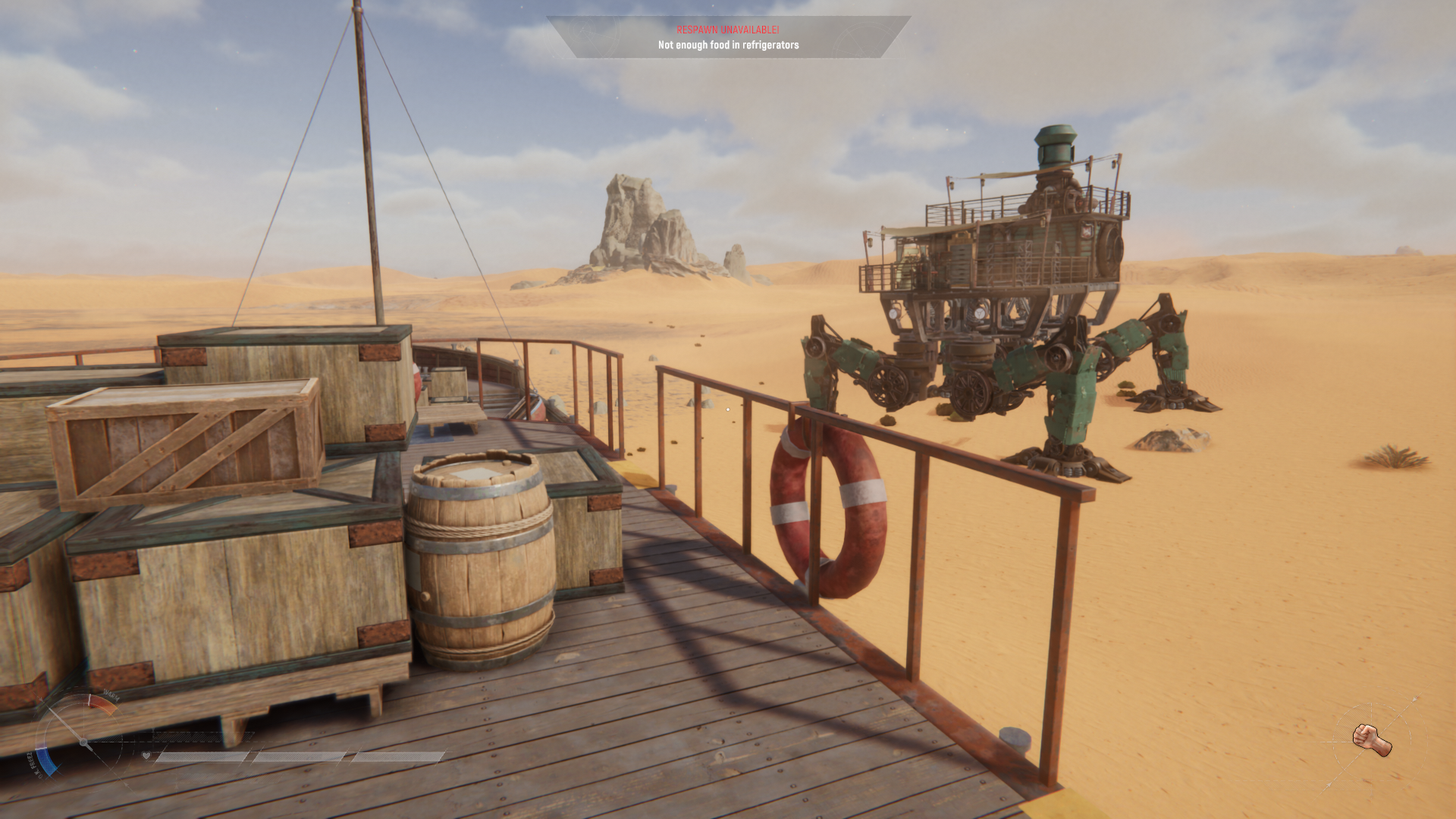Select the bare fist equipped-item icon

tap(1371, 739)
